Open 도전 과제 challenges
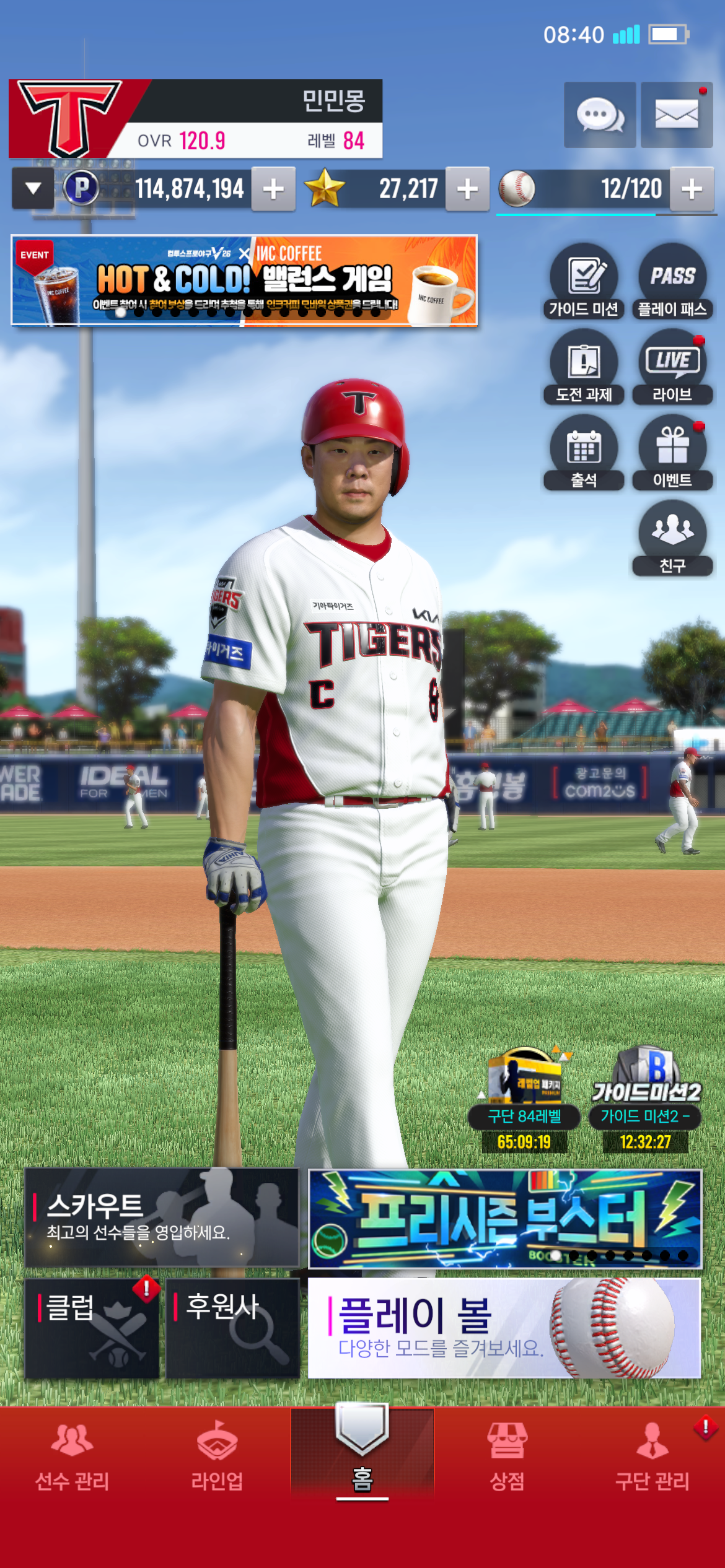Screen dimensions: 725x1568 584,367
